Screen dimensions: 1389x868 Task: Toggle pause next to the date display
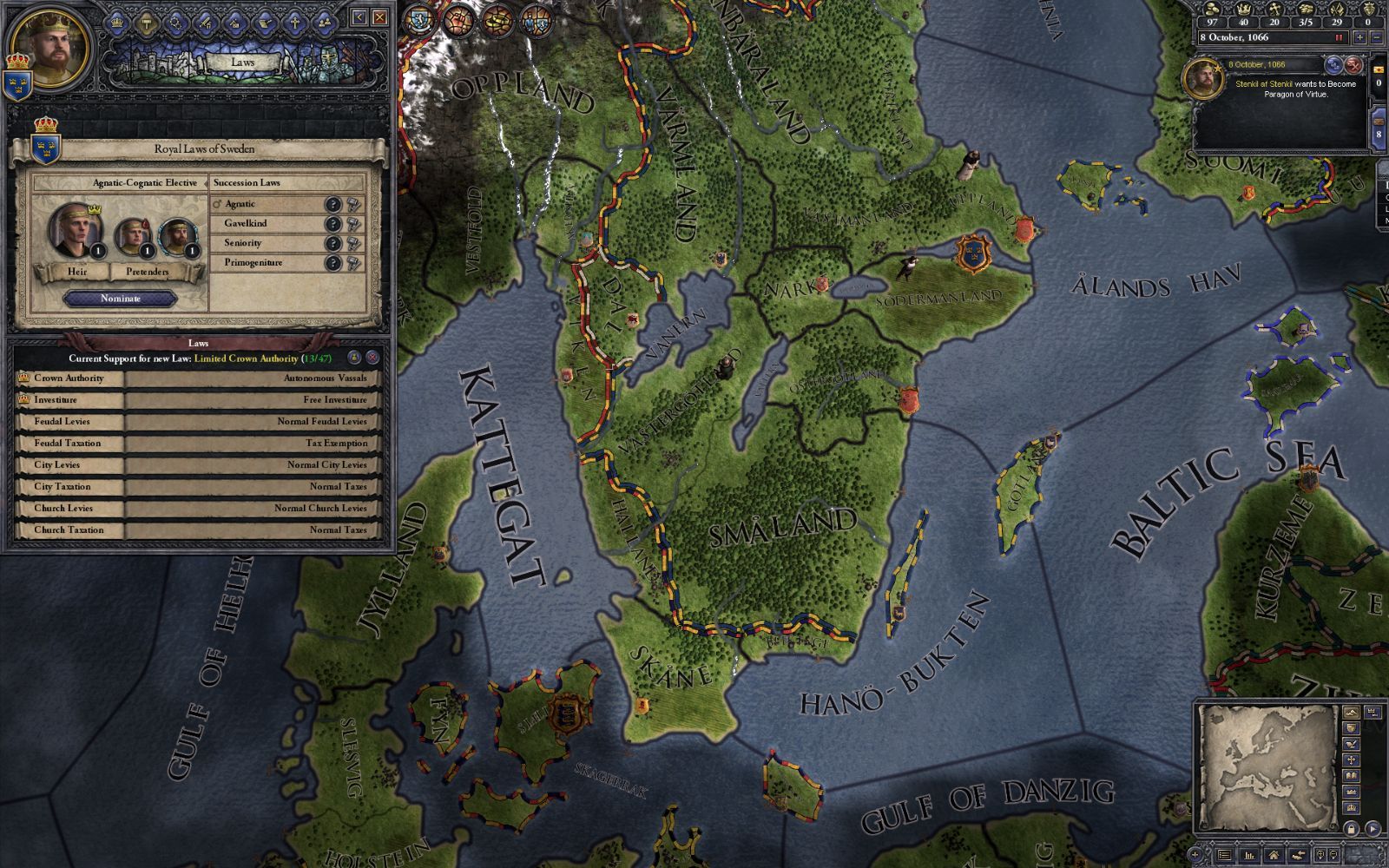tap(1340, 37)
